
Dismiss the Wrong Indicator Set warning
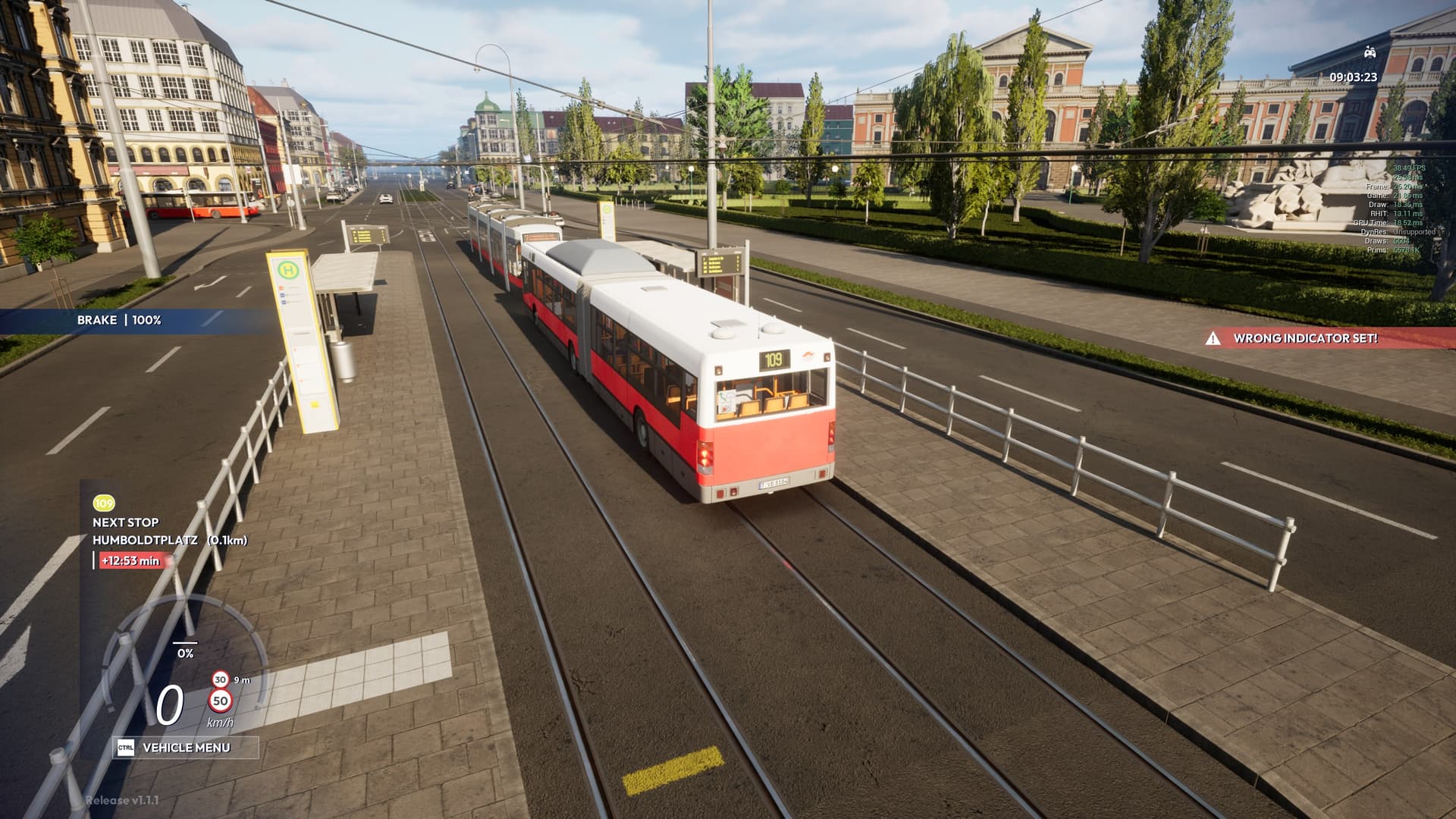1304,338
